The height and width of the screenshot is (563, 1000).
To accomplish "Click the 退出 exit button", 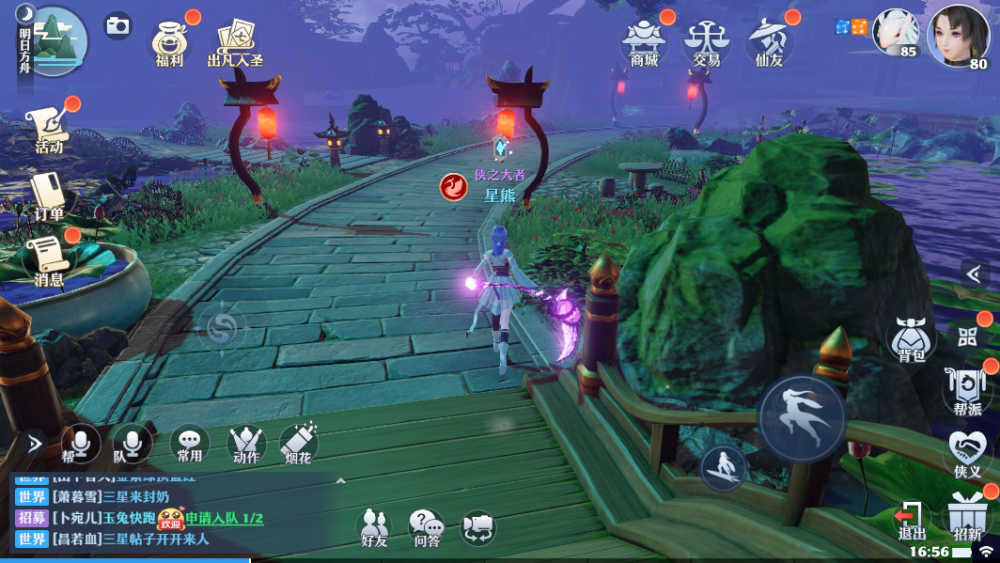I will [911, 518].
